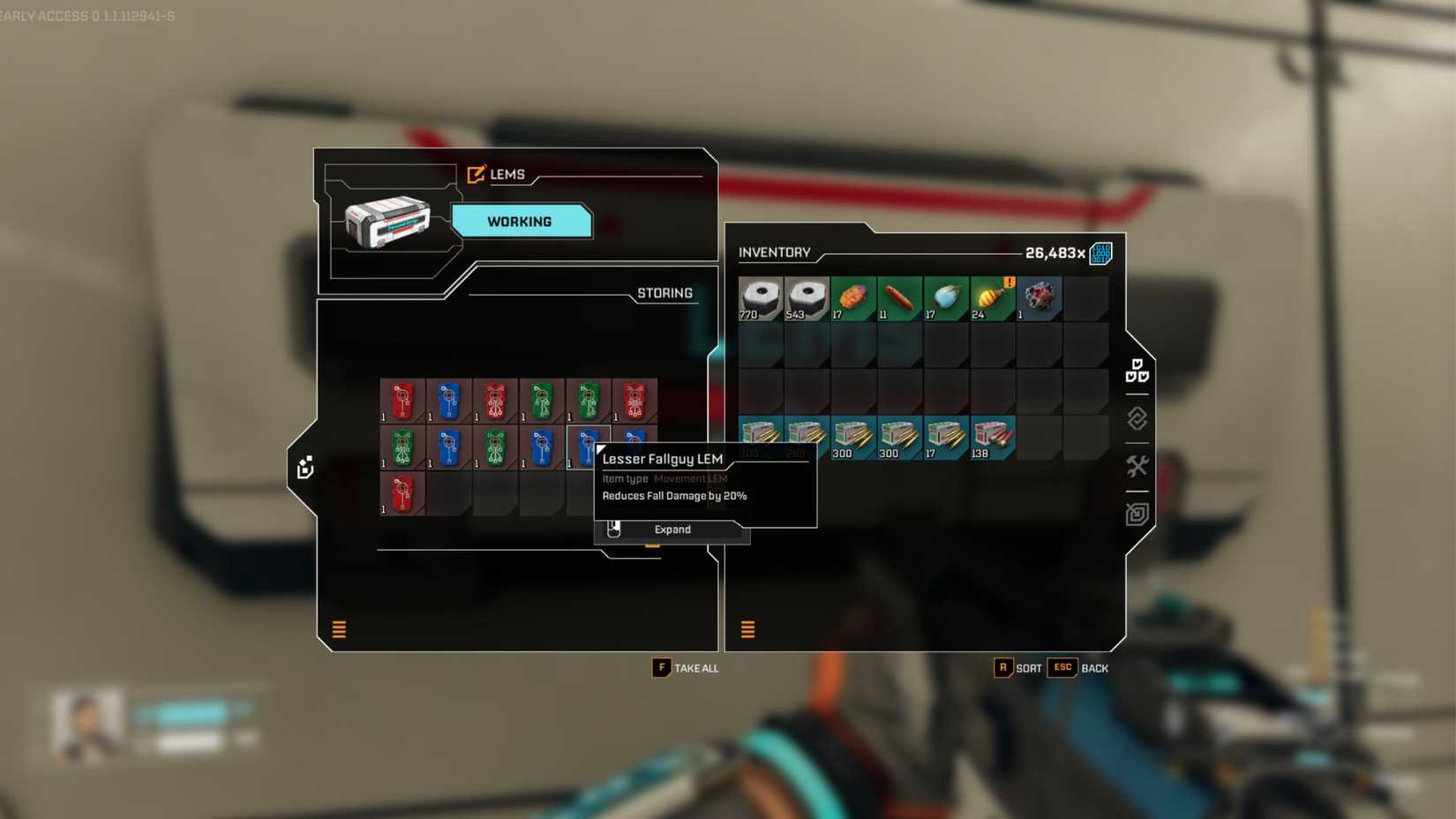The height and width of the screenshot is (819, 1456).
Task: Click the currency chip icon next to 26,483x
Action: pyautogui.click(x=1102, y=252)
